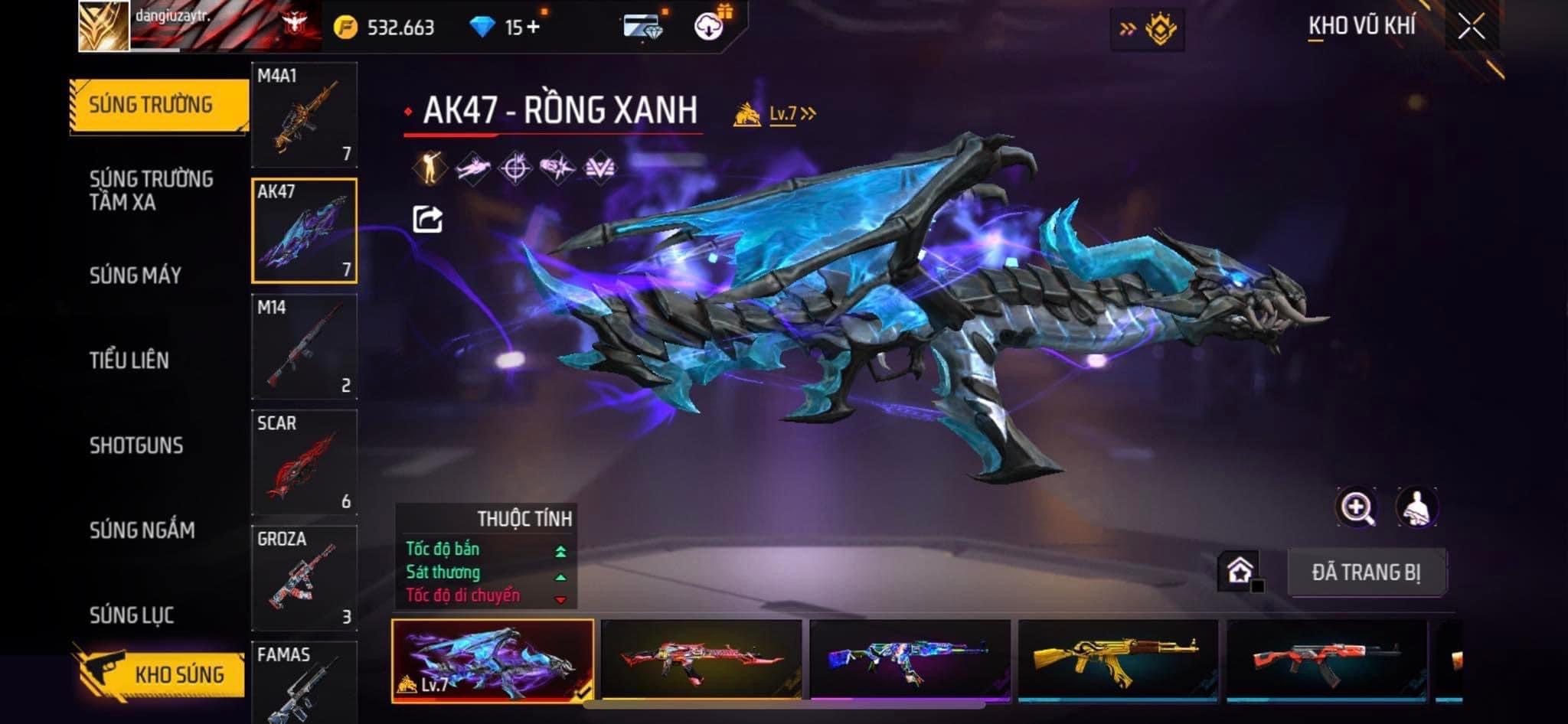Choose the M14 weapon tile

tap(304, 347)
